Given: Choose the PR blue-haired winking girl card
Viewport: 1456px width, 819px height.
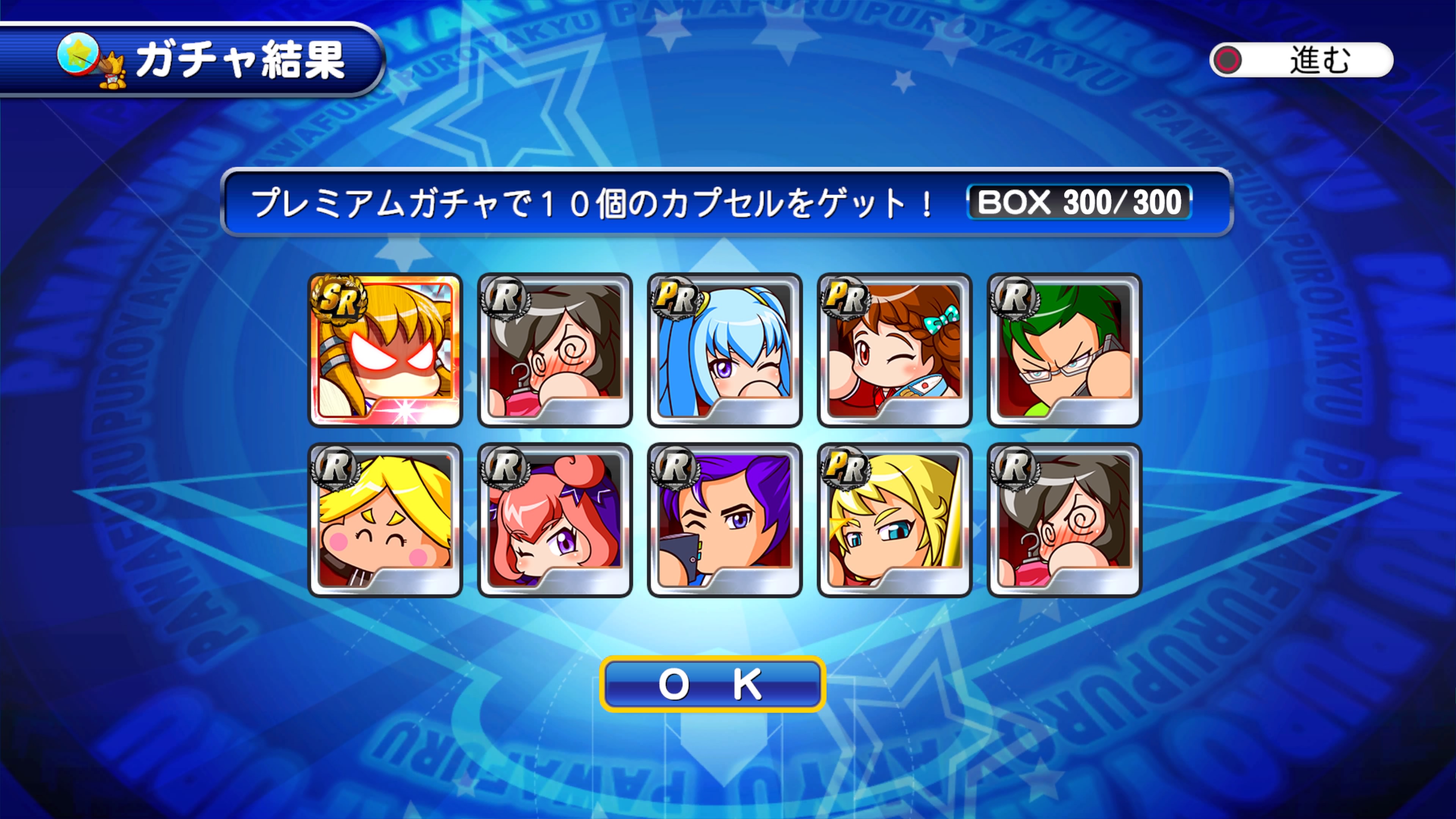Looking at the screenshot, I should (x=725, y=350).
